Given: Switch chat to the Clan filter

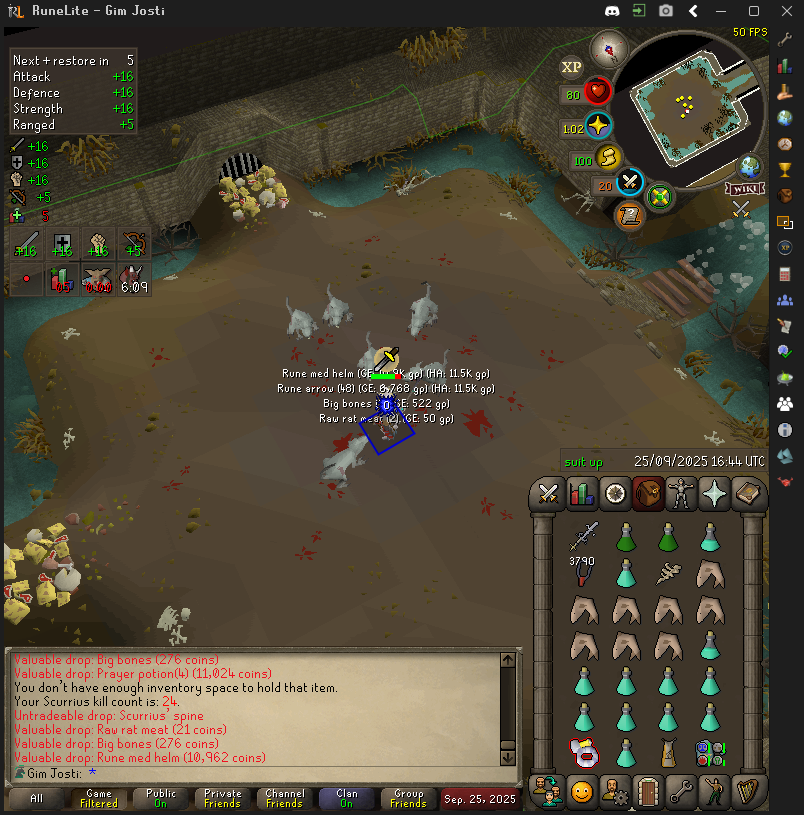Looking at the screenshot, I should (x=346, y=798).
